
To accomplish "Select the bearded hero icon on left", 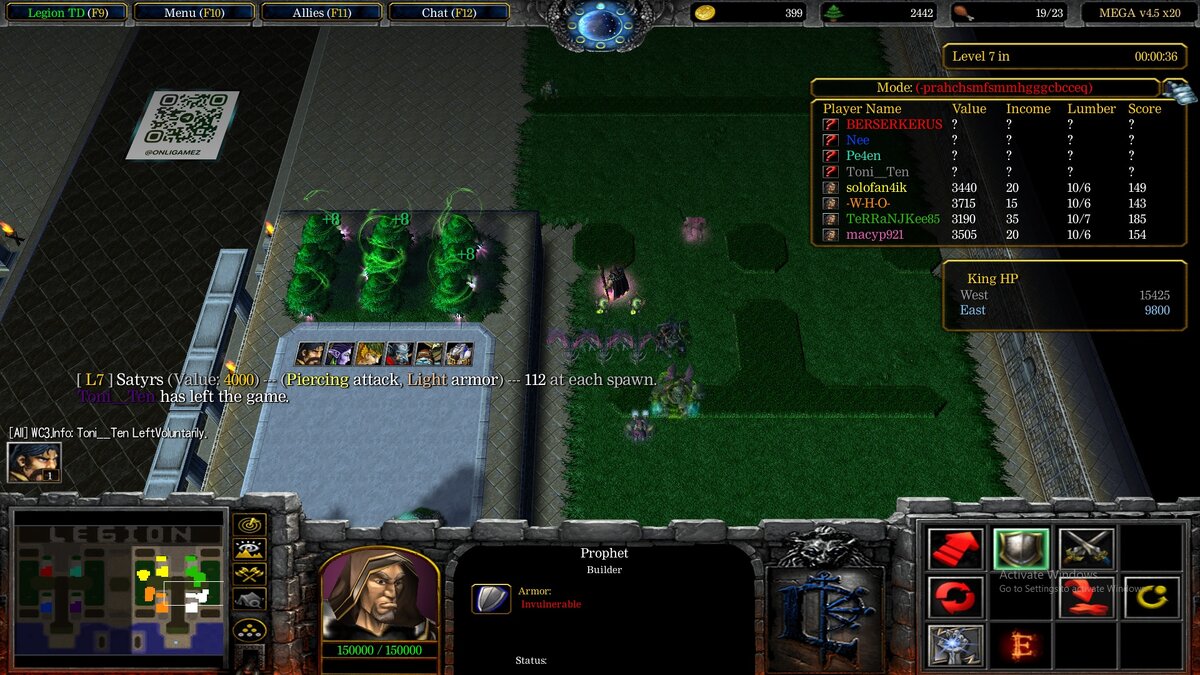I will 34,462.
